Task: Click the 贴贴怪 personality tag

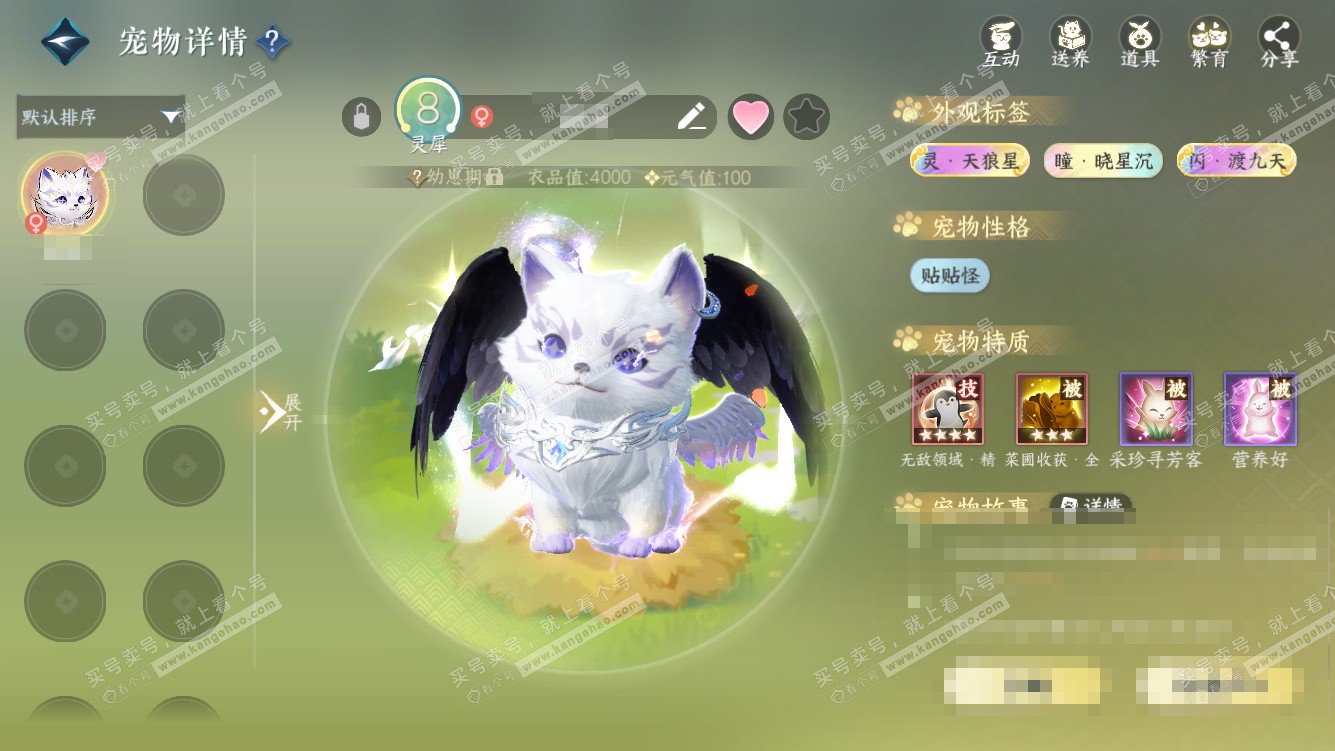Action: 949,275
